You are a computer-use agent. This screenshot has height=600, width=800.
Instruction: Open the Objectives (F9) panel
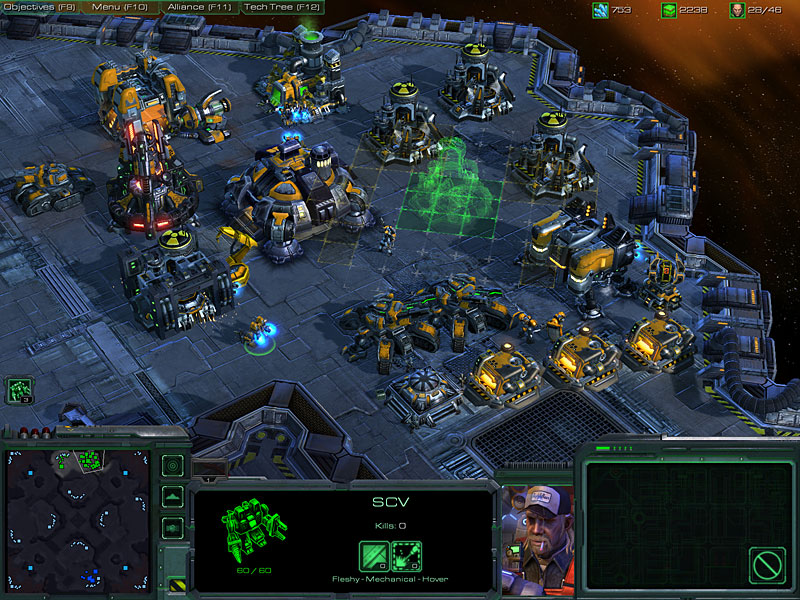coord(40,7)
